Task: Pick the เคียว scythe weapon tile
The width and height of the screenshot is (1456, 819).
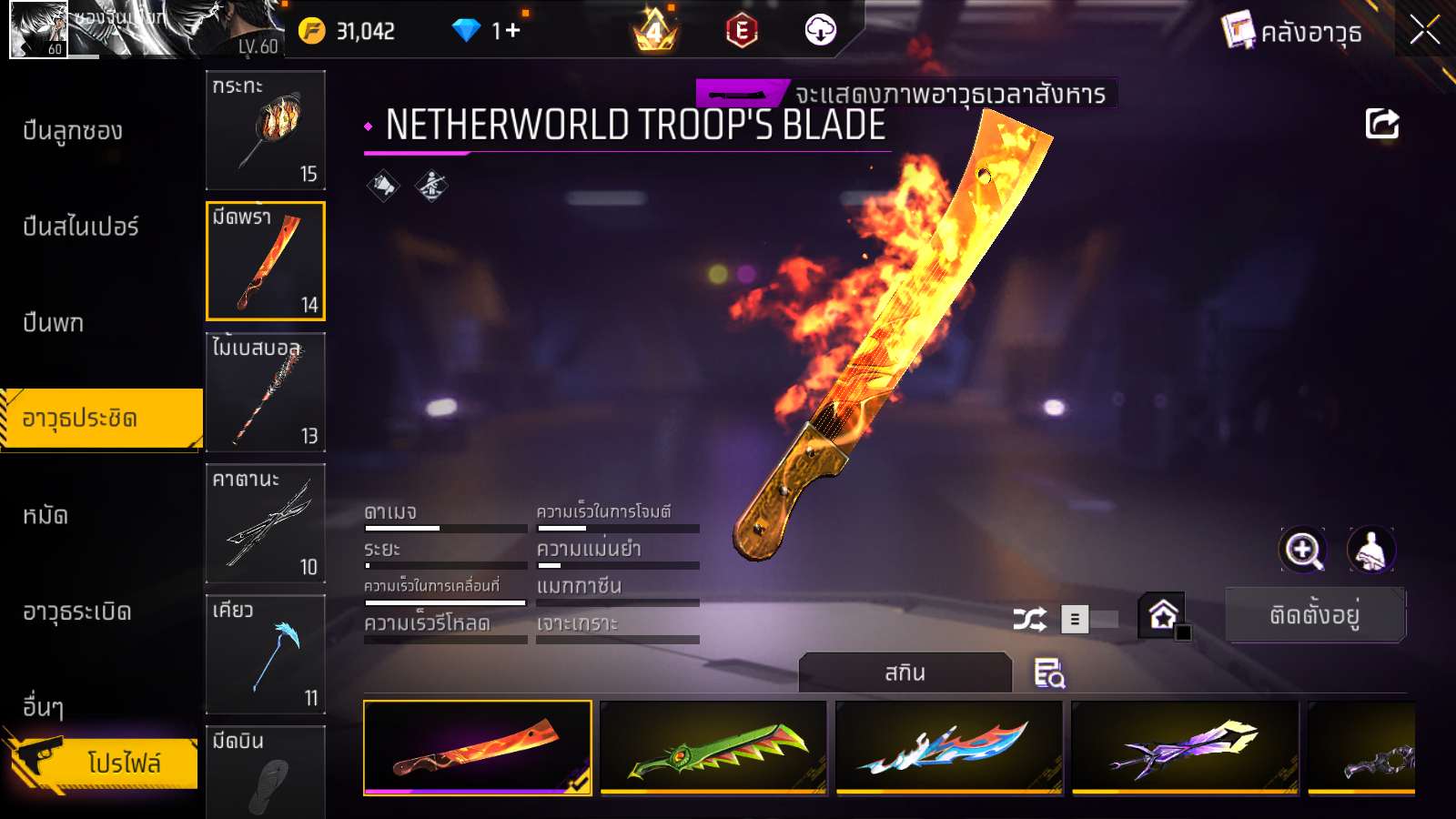Action: pos(265,653)
